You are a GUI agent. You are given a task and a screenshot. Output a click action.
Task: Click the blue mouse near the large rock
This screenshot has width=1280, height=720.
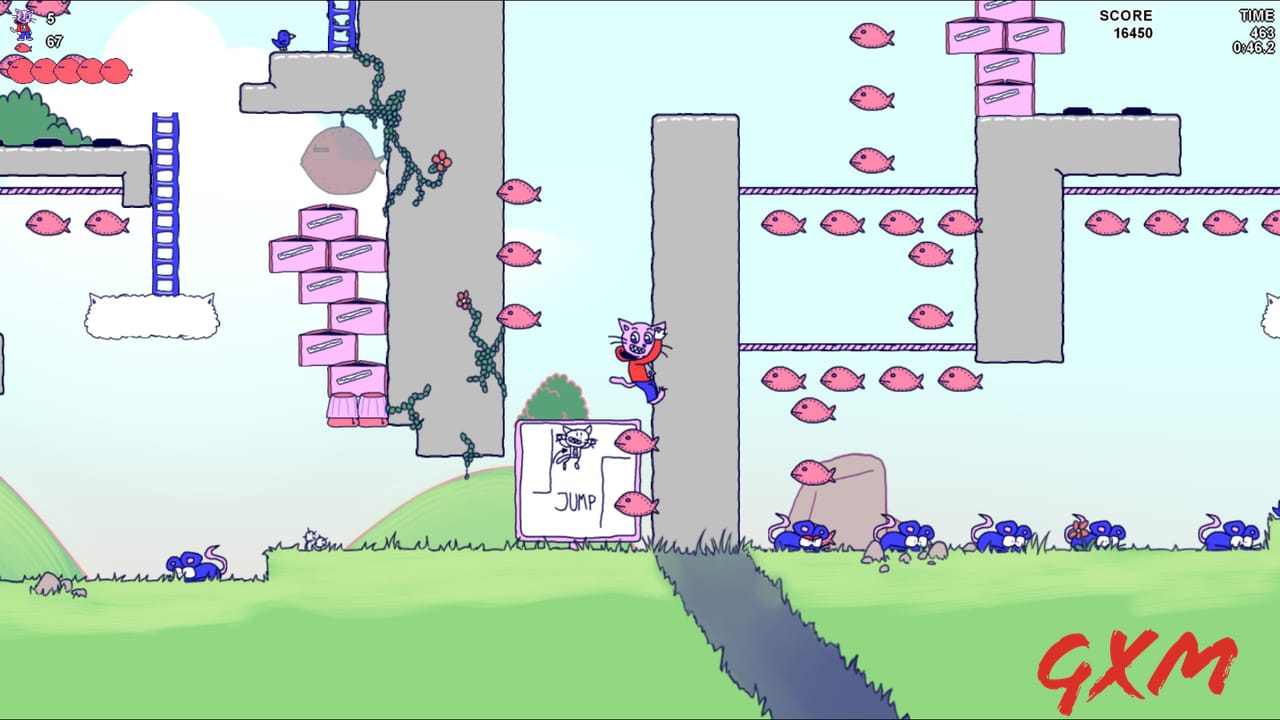pyautogui.click(x=806, y=535)
